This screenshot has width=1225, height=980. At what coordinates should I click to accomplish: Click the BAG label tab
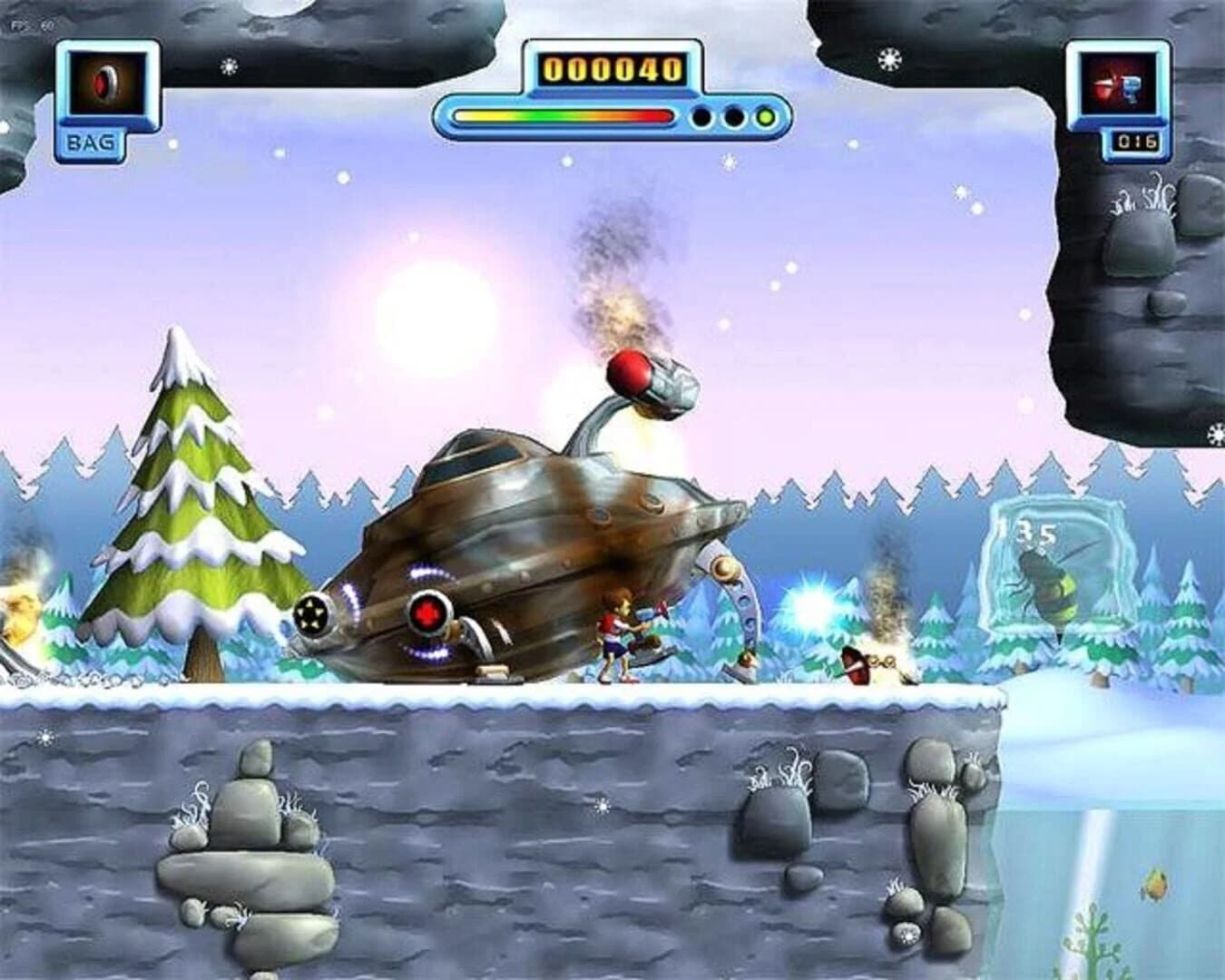coord(91,141)
